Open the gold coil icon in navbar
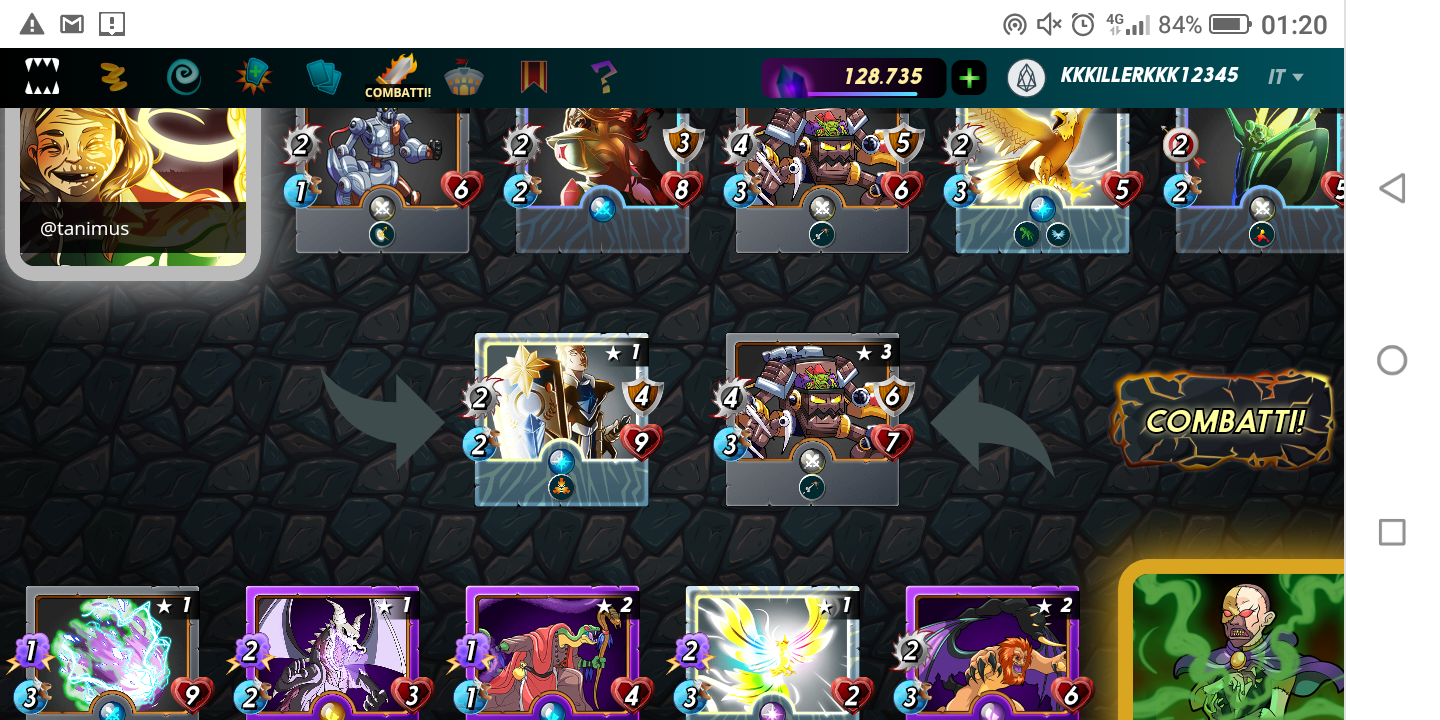Image resolution: width=1440 pixels, height=720 pixels. (x=114, y=77)
